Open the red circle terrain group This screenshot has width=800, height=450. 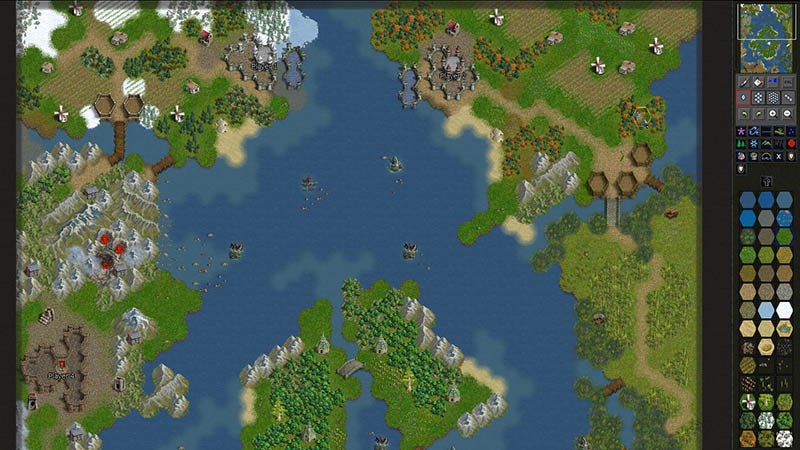pos(791,143)
